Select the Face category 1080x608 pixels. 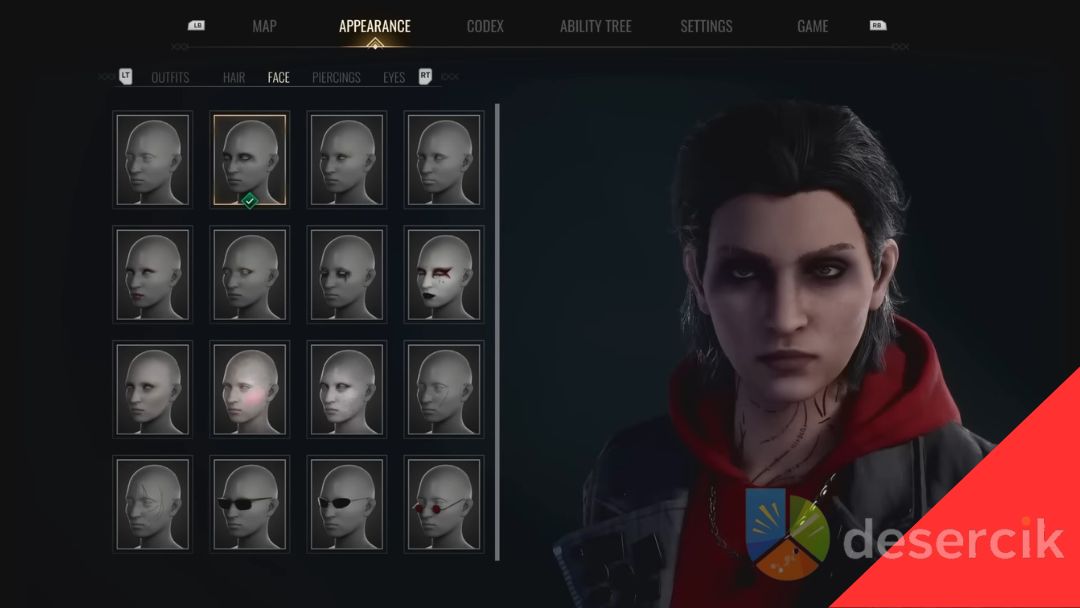[x=278, y=78]
